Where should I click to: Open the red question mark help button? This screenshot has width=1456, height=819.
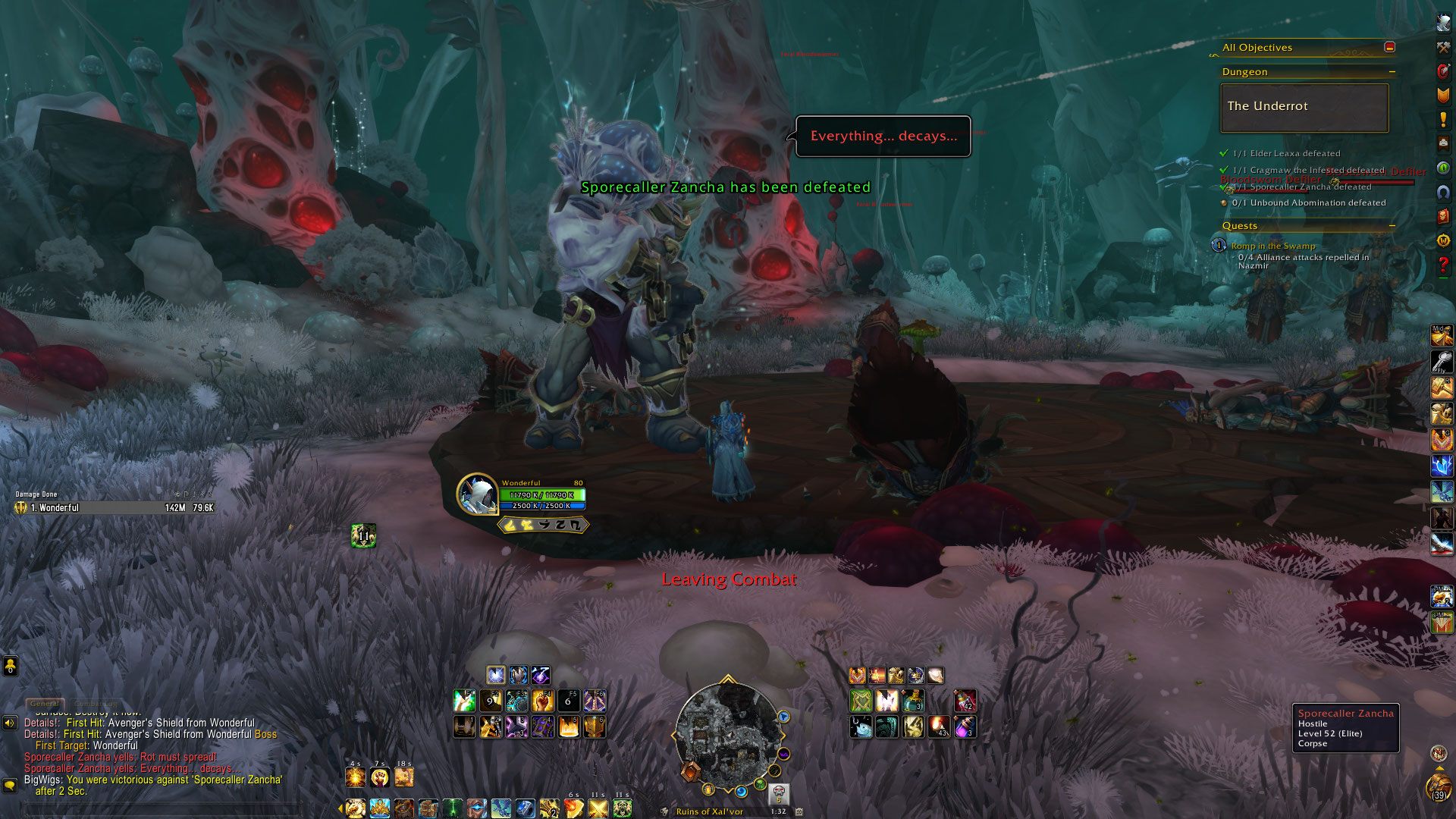pyautogui.click(x=1443, y=265)
